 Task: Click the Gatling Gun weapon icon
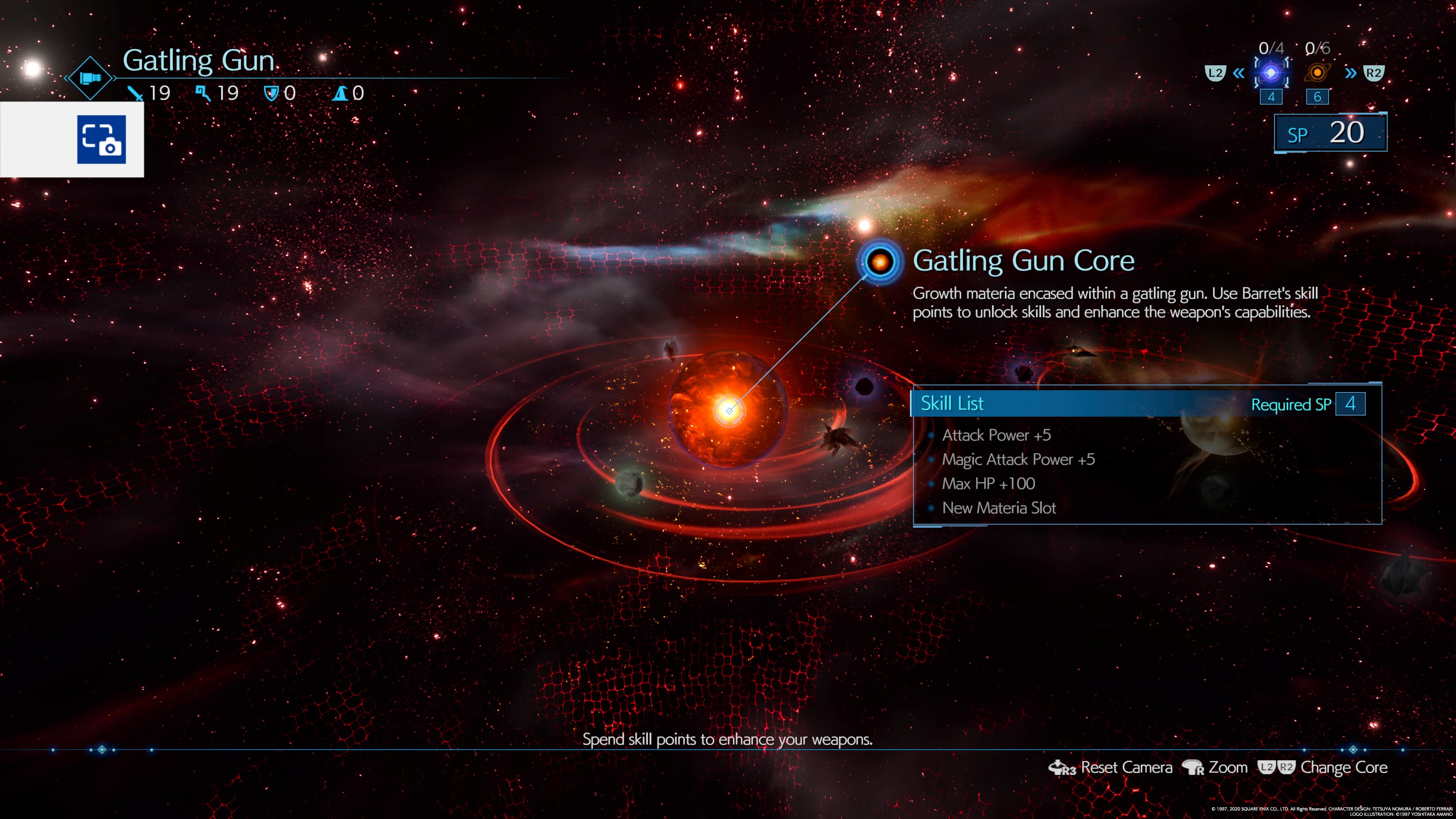tap(91, 78)
